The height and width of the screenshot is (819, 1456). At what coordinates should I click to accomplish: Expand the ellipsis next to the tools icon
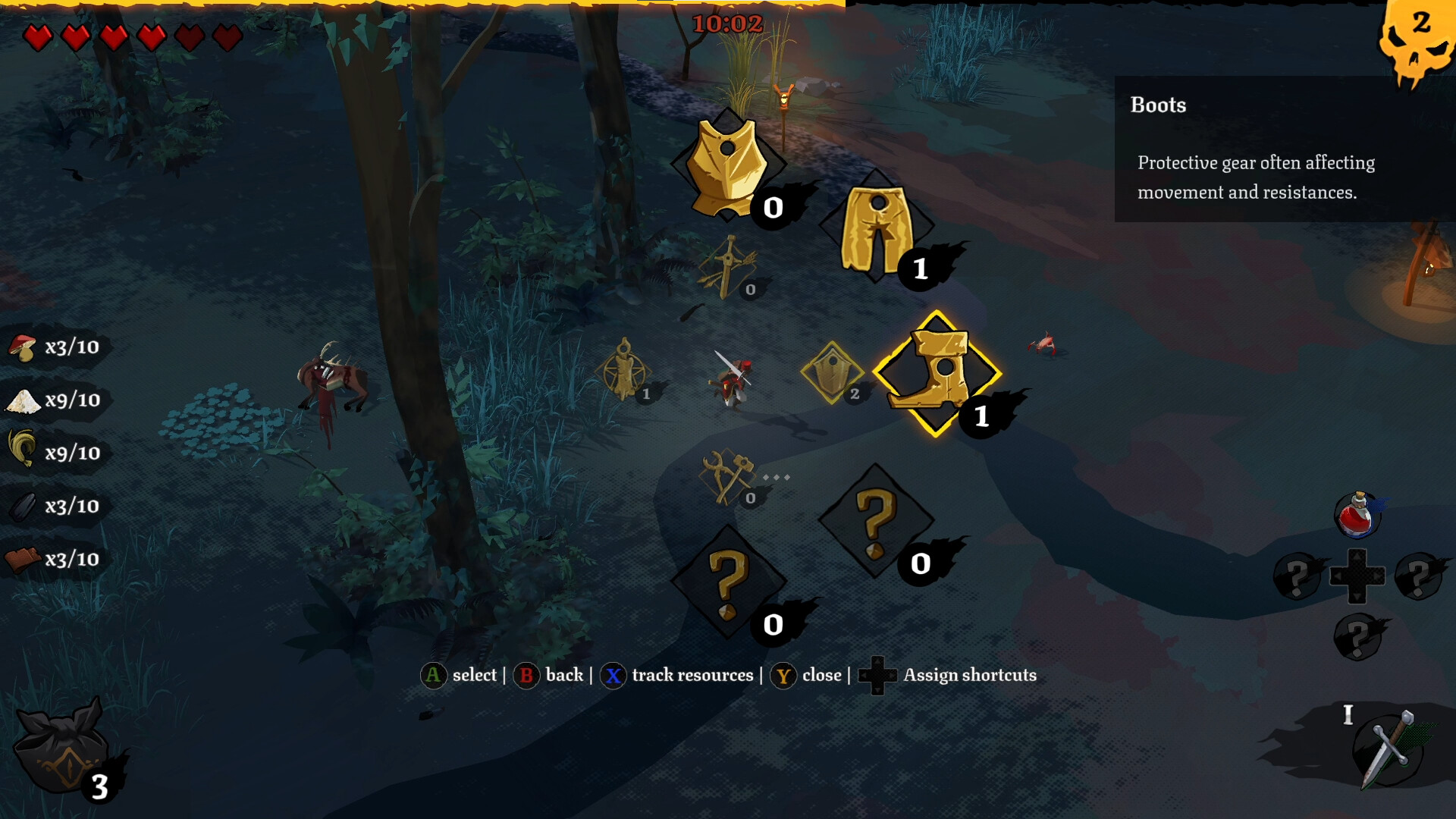coord(776,476)
